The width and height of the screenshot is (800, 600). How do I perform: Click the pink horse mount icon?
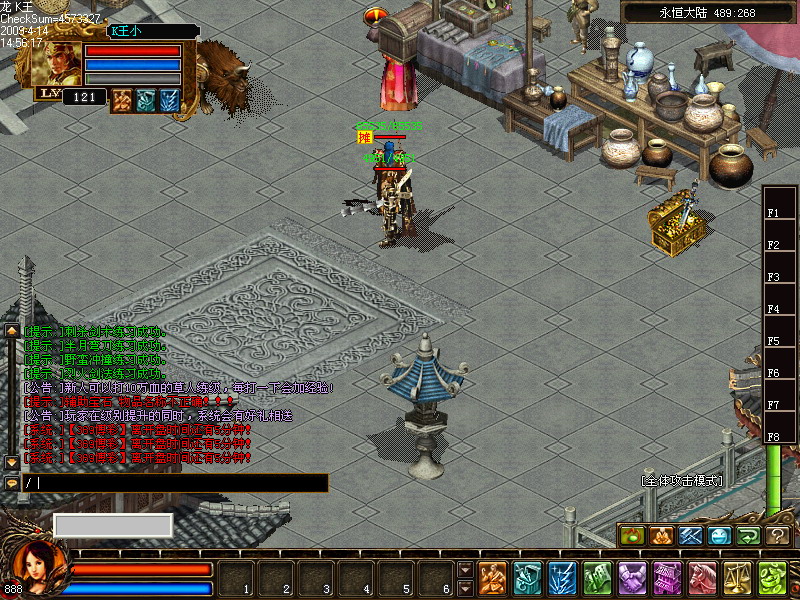(x=702, y=579)
